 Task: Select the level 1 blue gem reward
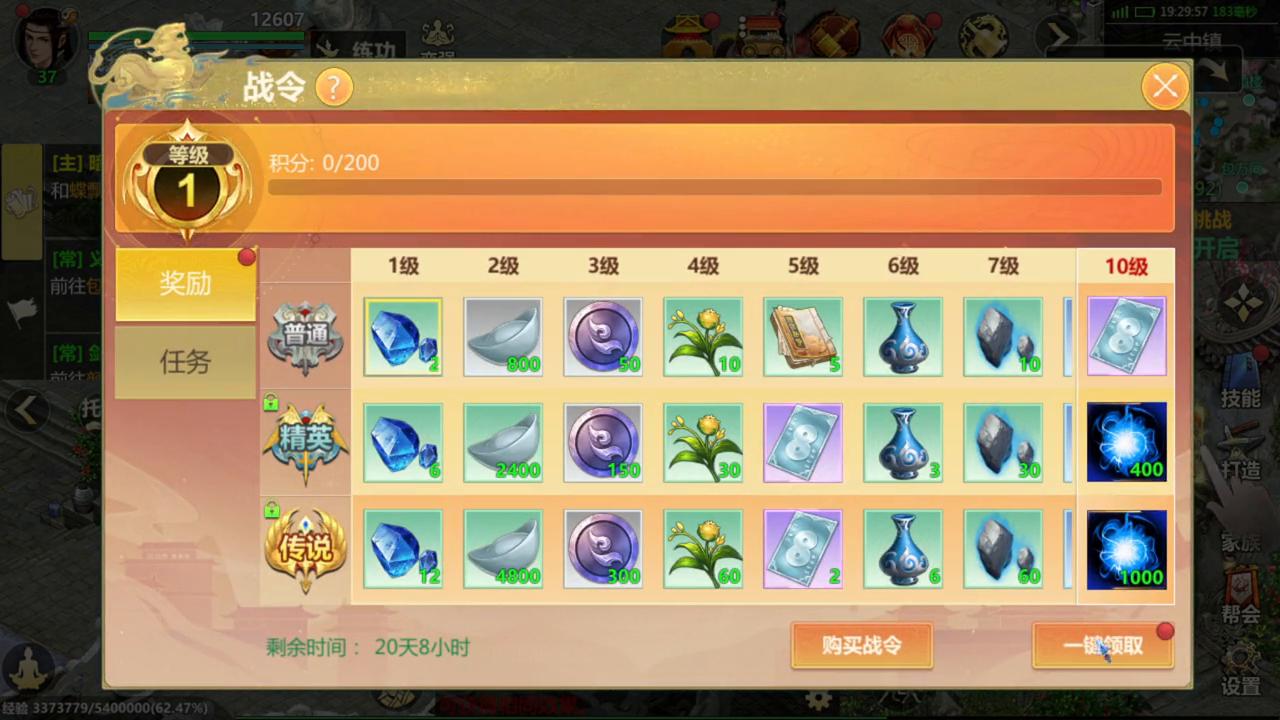403,337
